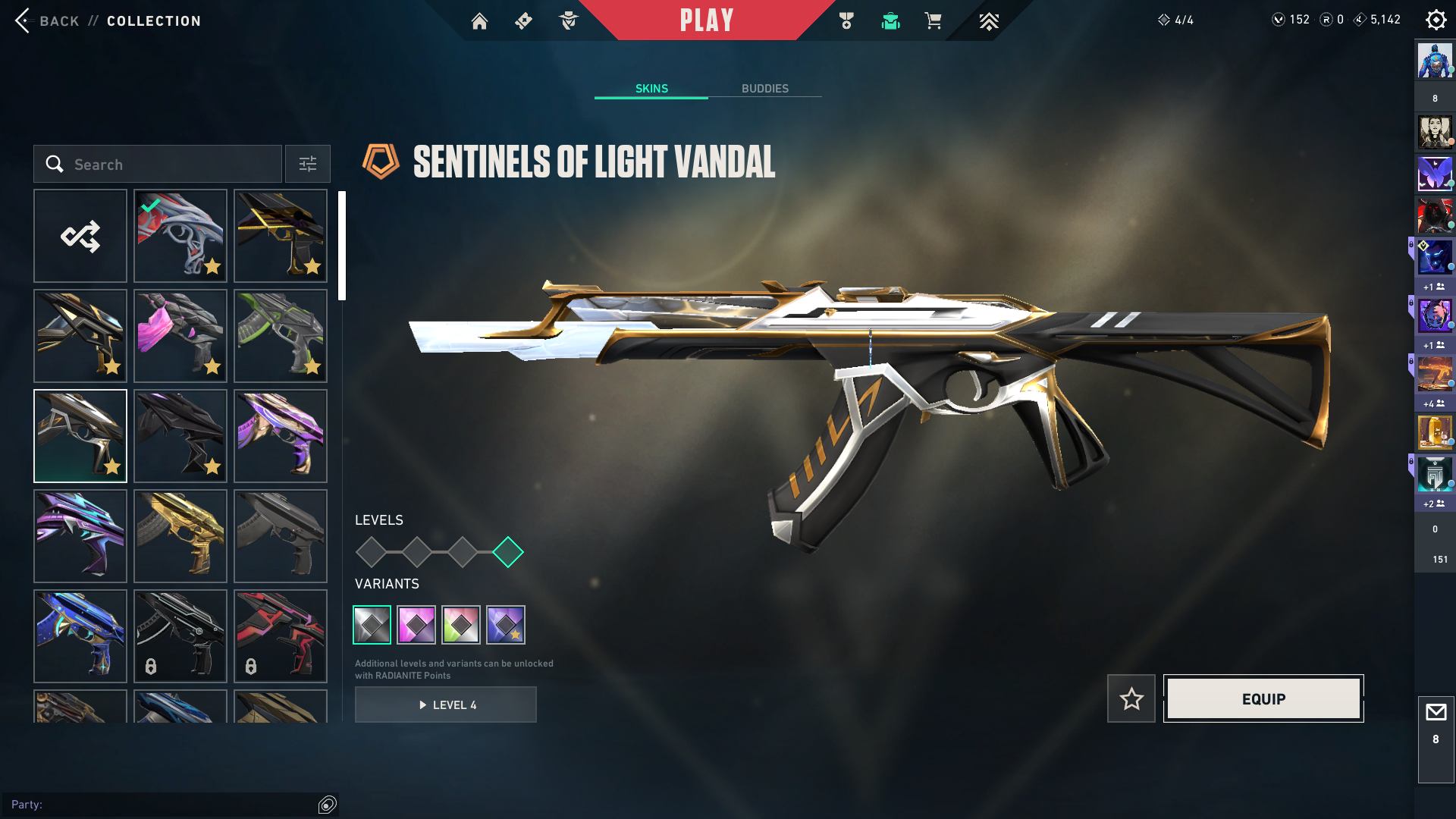Pick the purple-blue variant swatch
1456x819 pixels.
click(x=506, y=625)
